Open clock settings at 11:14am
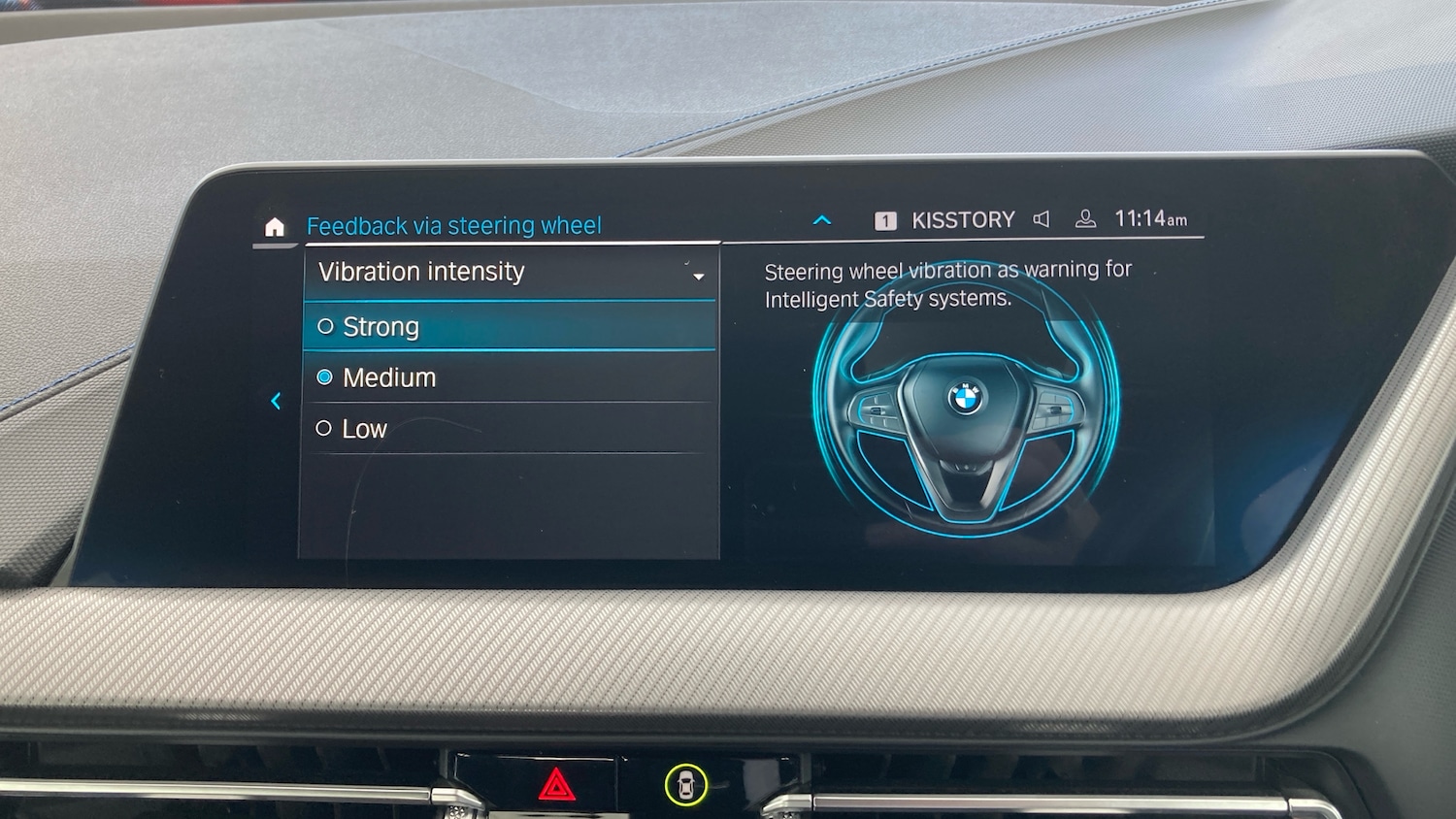Screen dimensions: 1456x819 coord(1150,219)
